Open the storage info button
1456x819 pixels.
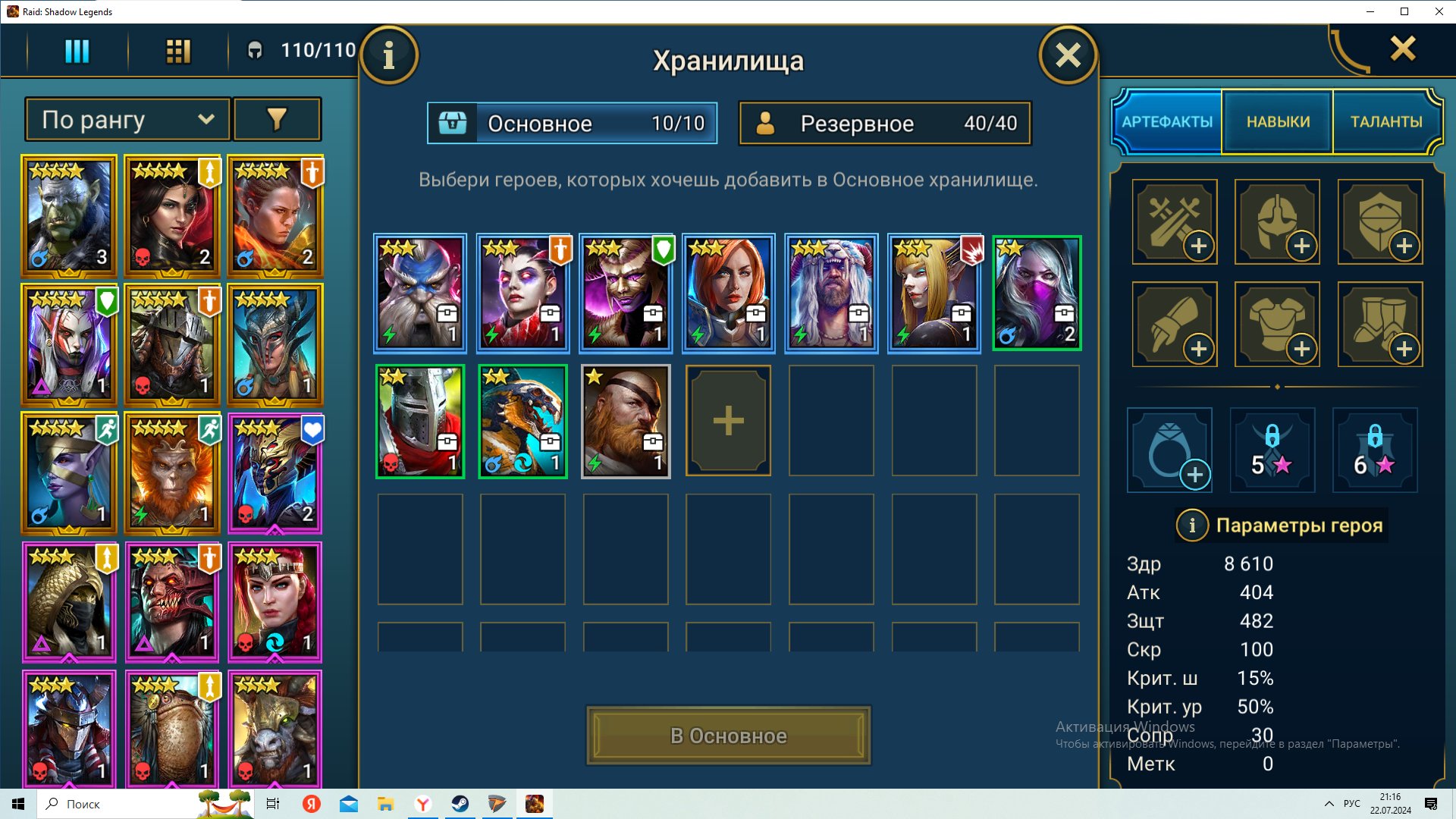[x=389, y=55]
